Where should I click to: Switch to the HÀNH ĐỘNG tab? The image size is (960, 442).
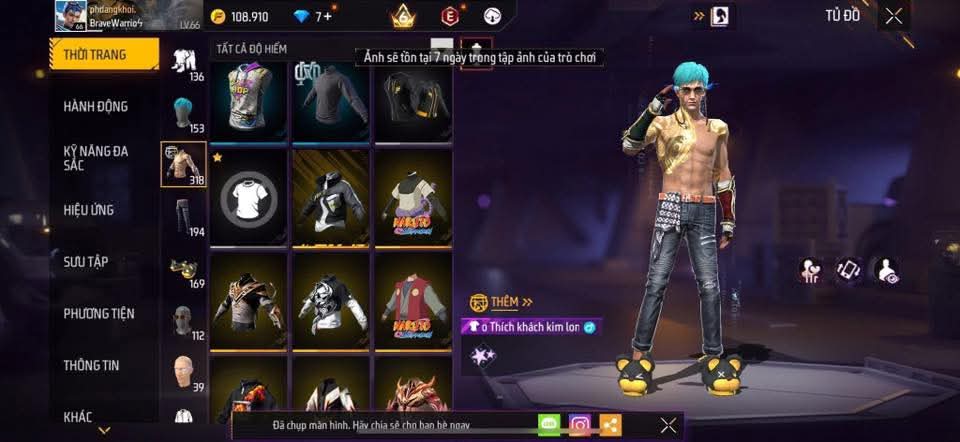[96, 107]
